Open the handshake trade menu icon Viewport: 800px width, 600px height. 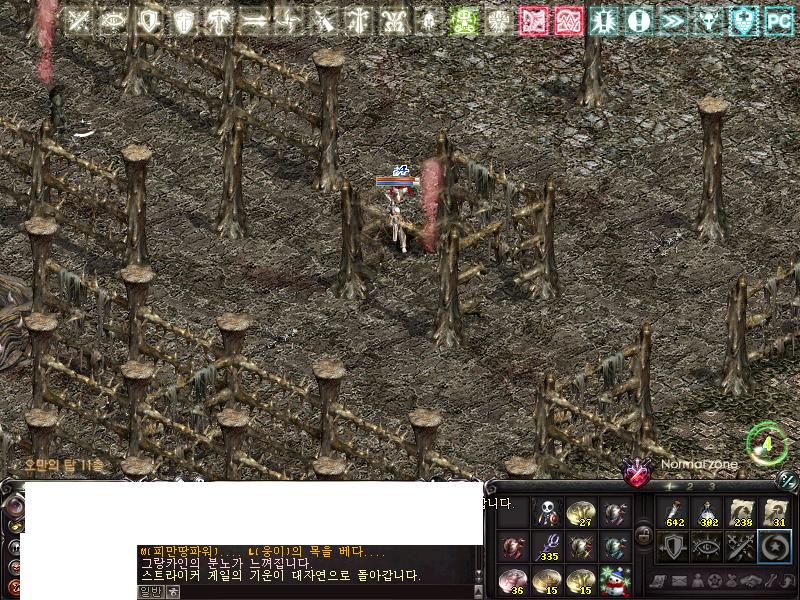tap(752, 581)
